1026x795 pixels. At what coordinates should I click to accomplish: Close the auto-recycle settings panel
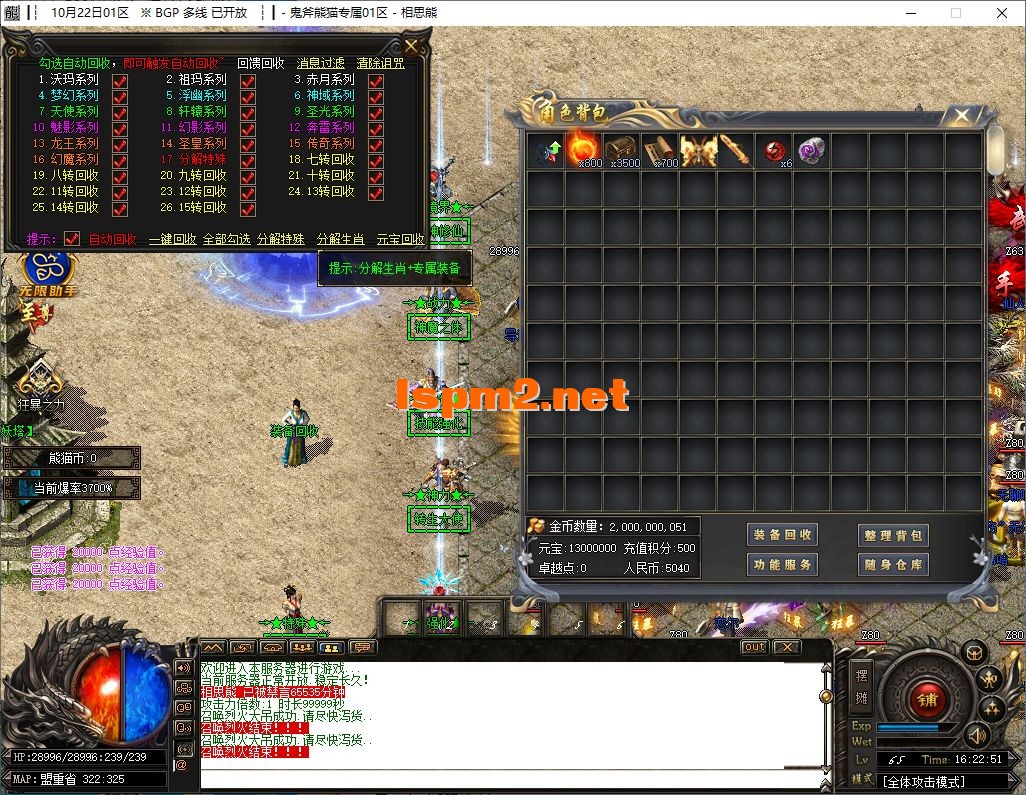[x=412, y=46]
